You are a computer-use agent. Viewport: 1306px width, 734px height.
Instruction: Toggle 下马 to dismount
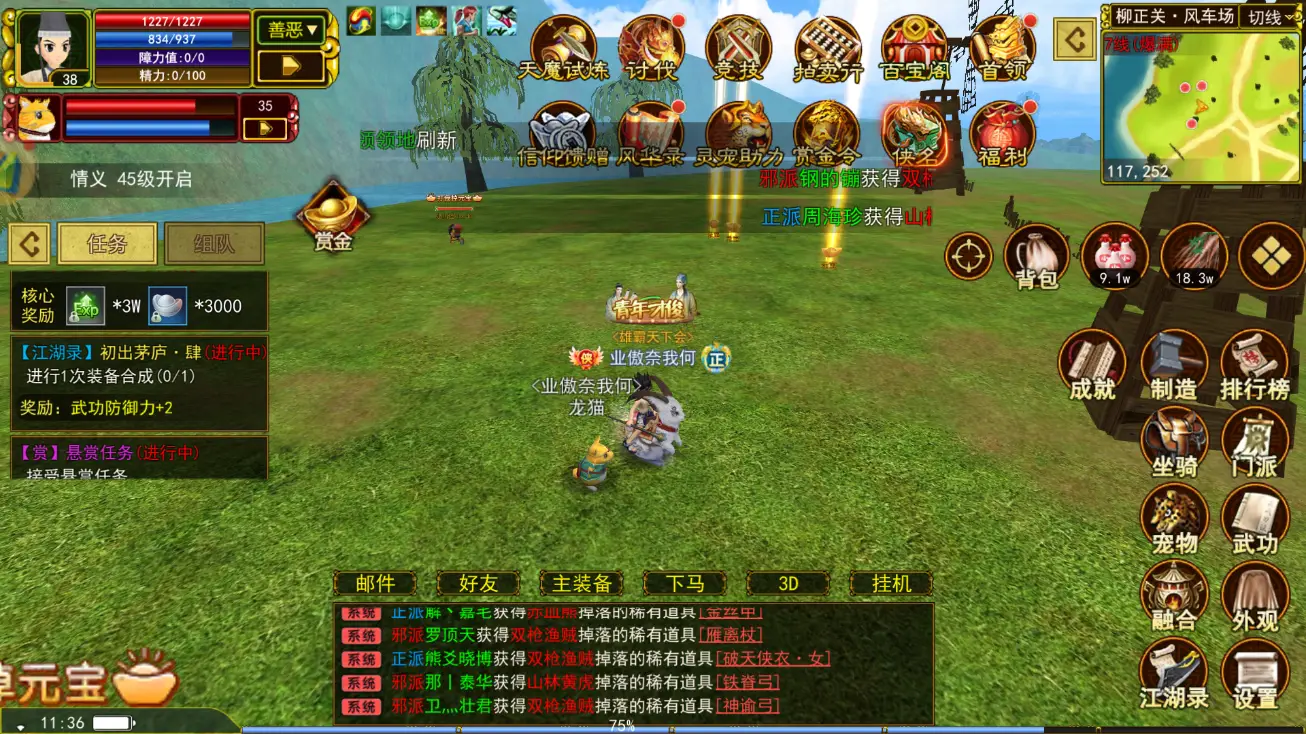click(x=685, y=582)
